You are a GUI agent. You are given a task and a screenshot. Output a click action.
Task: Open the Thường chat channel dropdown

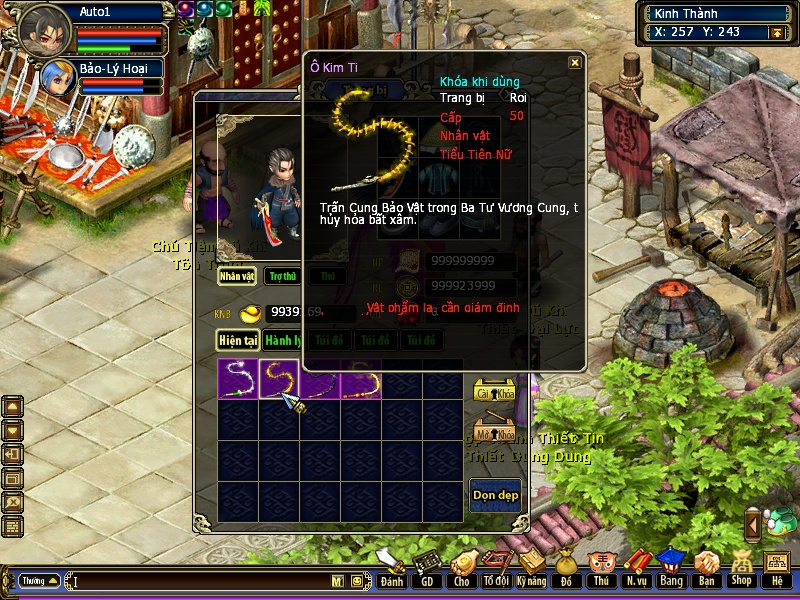pyautogui.click(x=40, y=580)
